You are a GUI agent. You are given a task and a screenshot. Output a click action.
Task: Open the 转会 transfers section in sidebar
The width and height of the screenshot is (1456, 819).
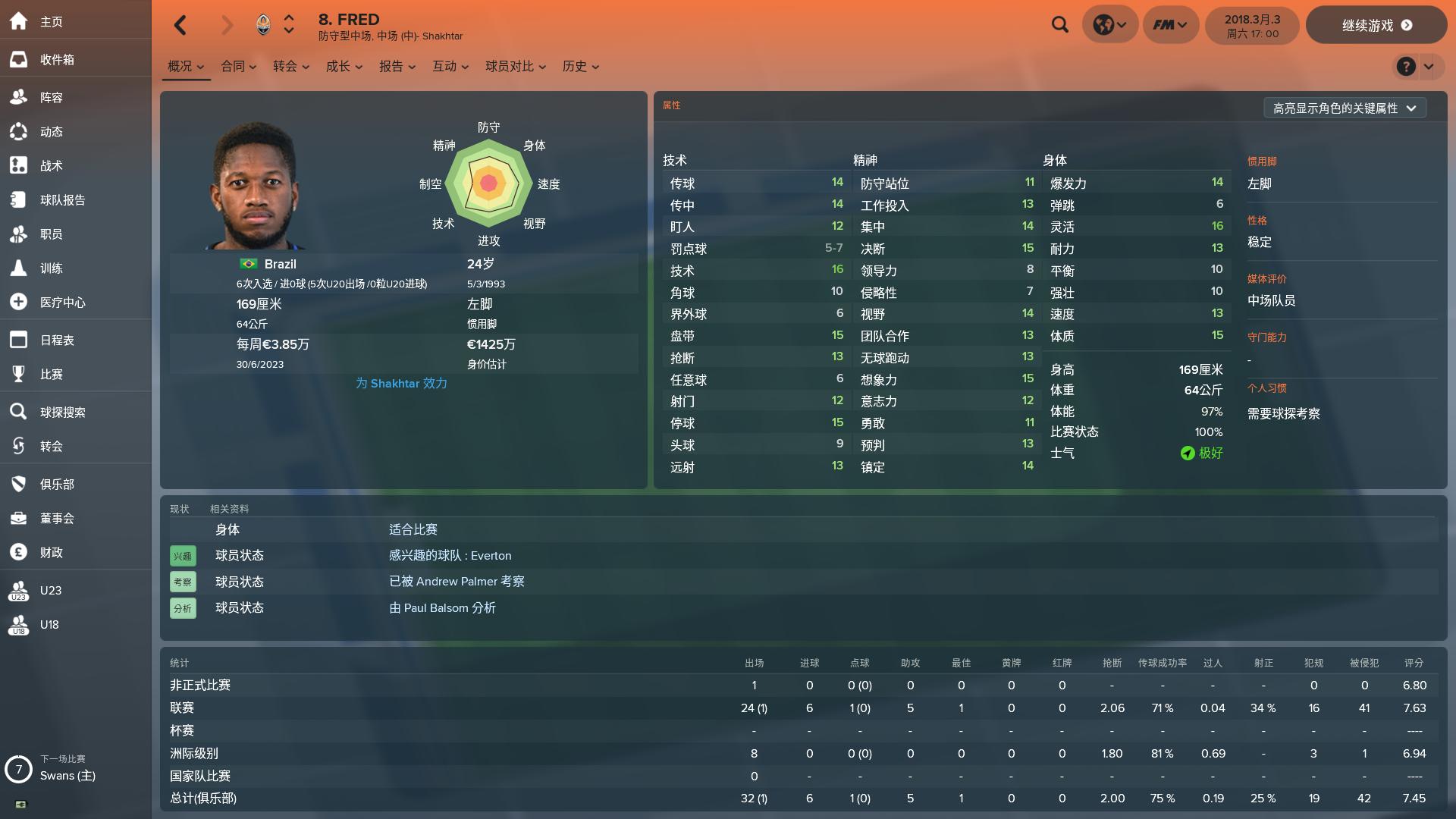(x=49, y=446)
